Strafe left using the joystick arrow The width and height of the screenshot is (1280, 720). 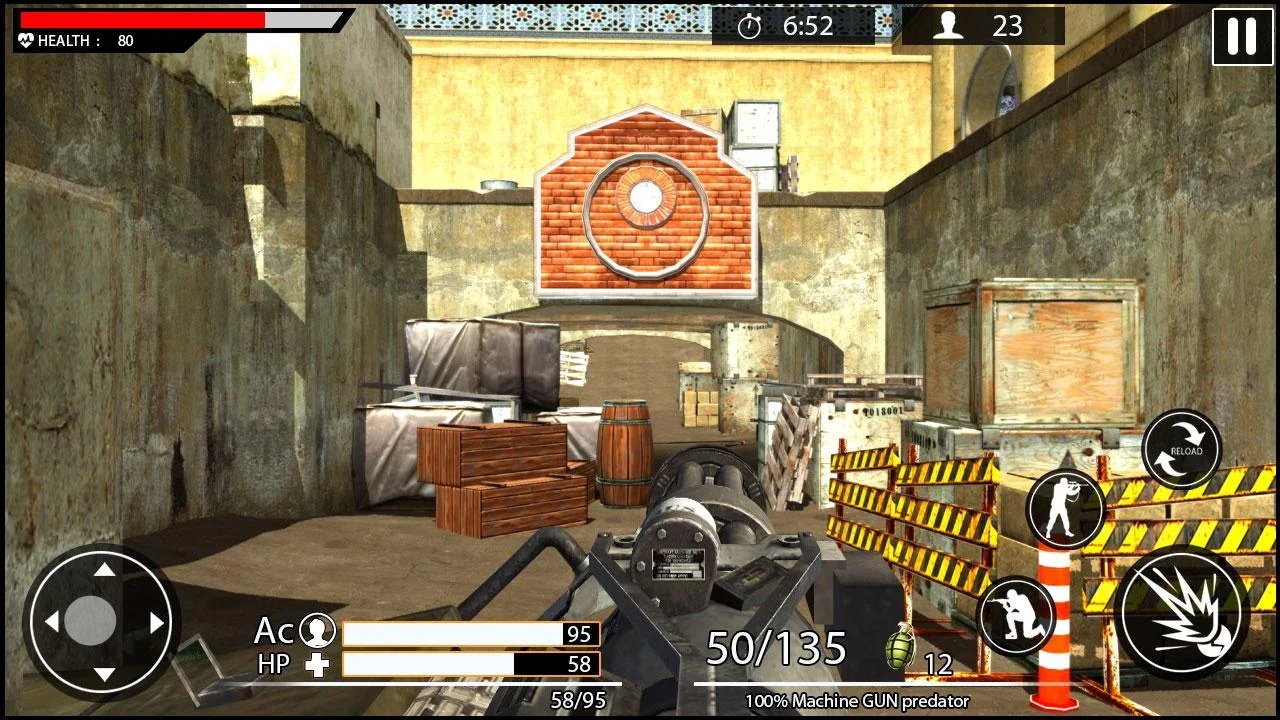point(51,622)
